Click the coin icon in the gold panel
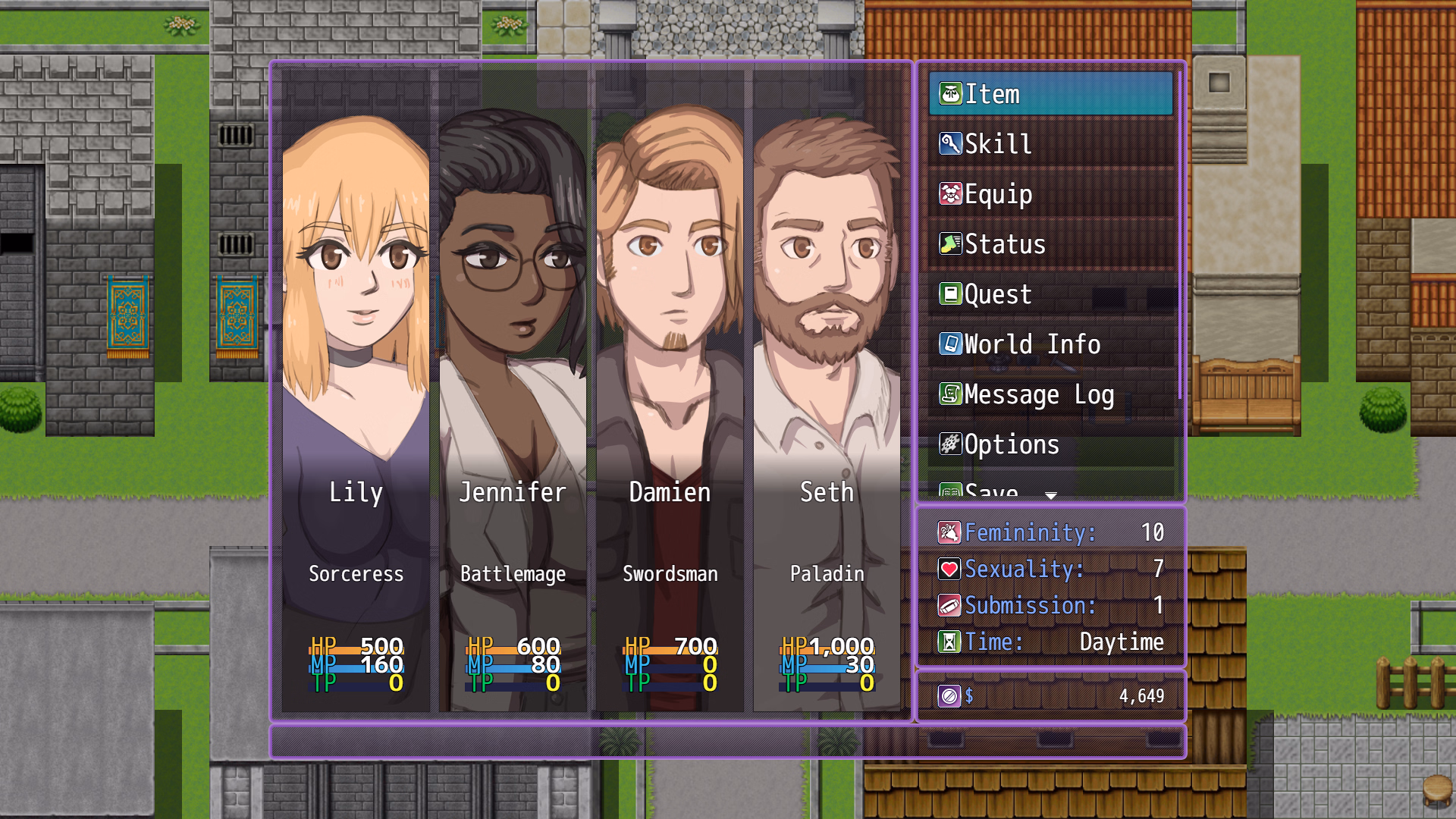 (x=950, y=694)
